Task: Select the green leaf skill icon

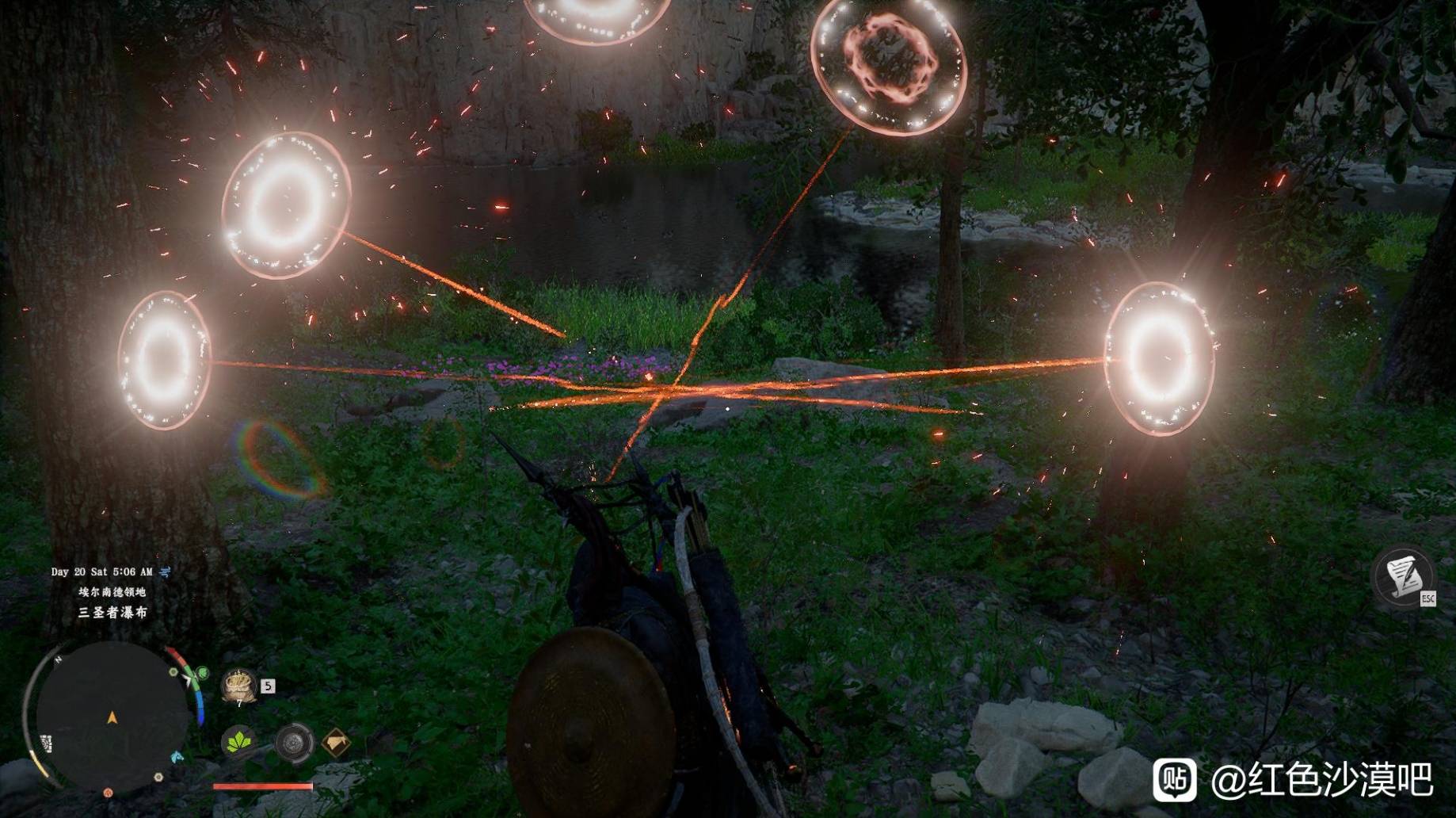Action: tap(238, 742)
